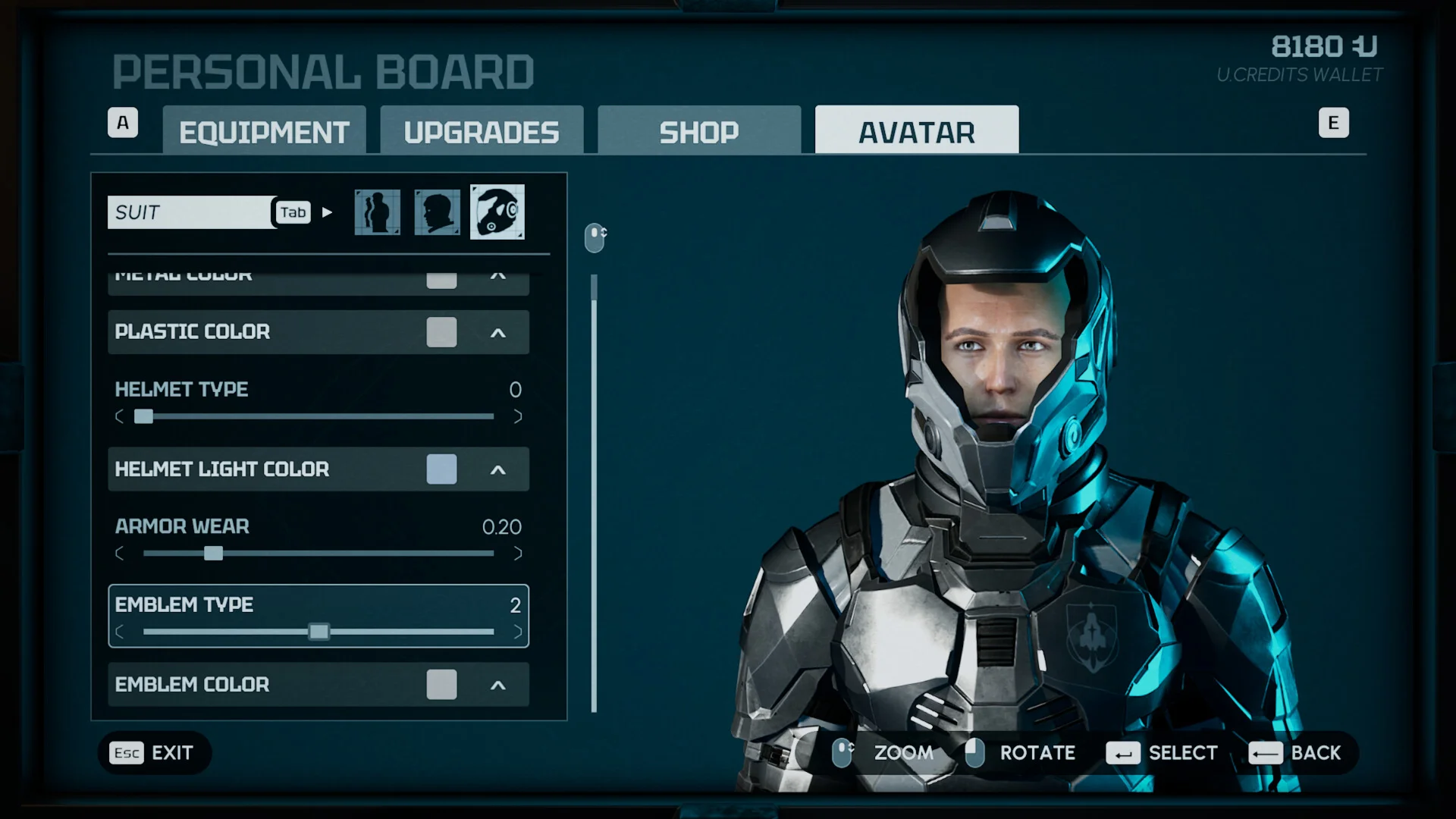Choose the head profile category icon
This screenshot has height=819, width=1456.
(x=437, y=212)
